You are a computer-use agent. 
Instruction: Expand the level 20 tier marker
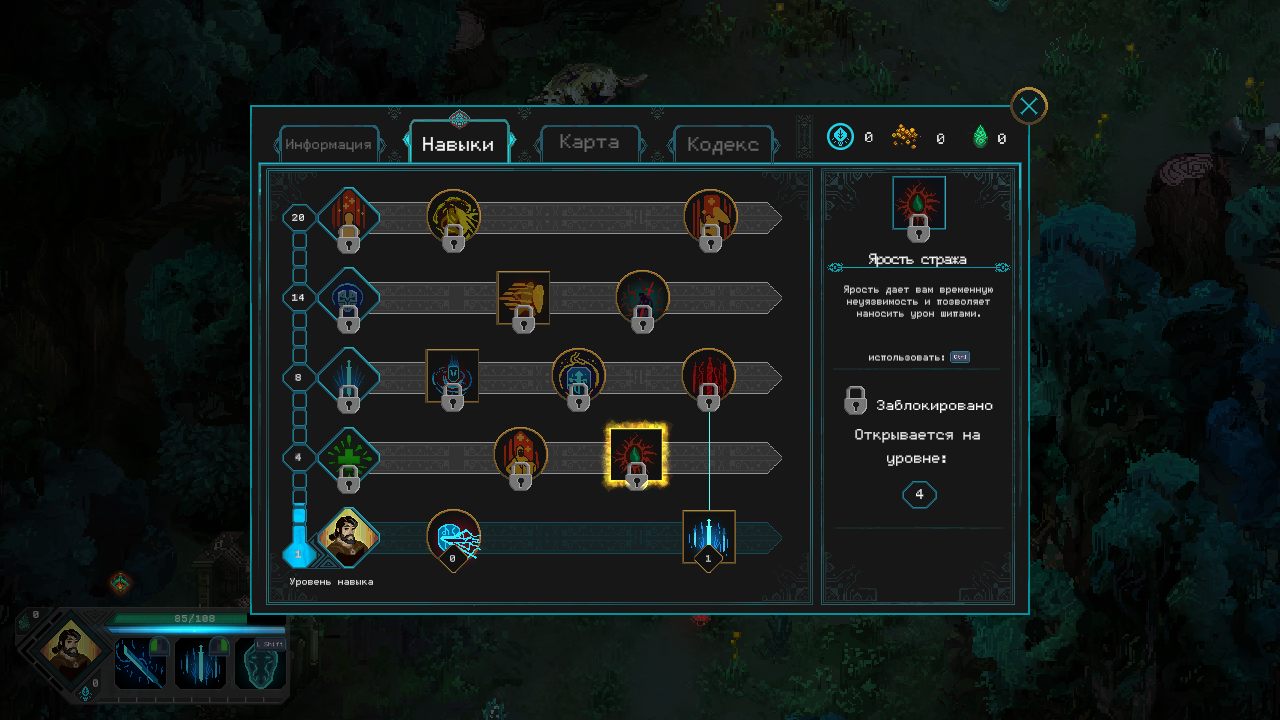pyautogui.click(x=297, y=218)
